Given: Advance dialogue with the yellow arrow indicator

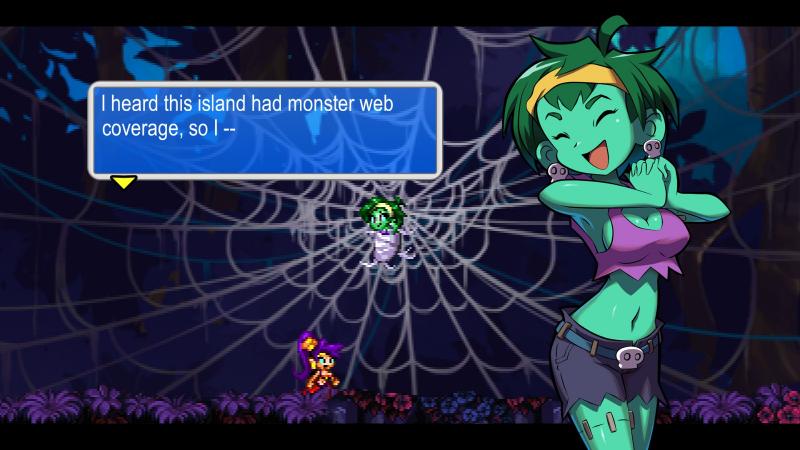Looking at the screenshot, I should (123, 182).
